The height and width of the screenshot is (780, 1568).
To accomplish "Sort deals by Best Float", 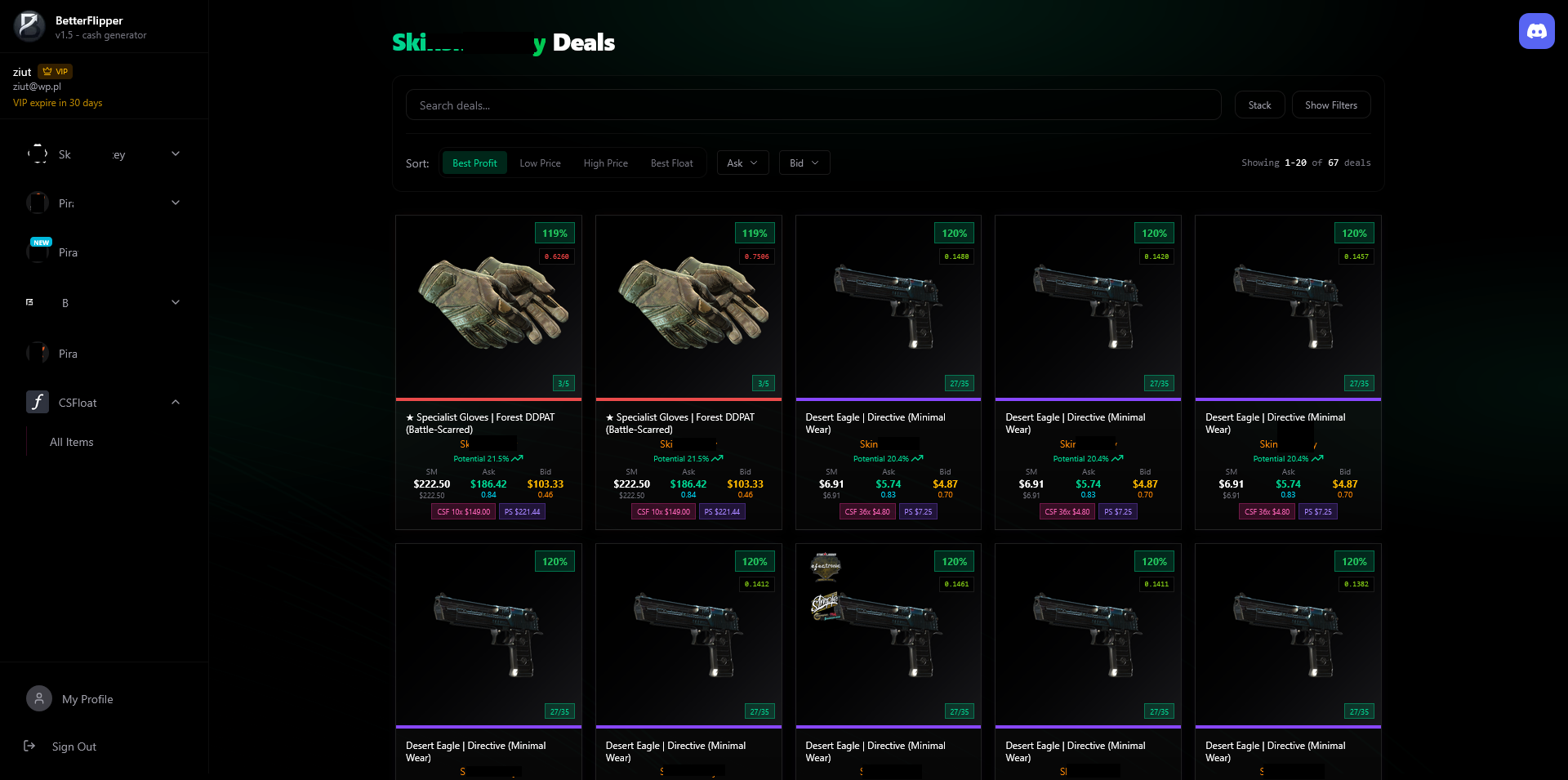I will (671, 163).
